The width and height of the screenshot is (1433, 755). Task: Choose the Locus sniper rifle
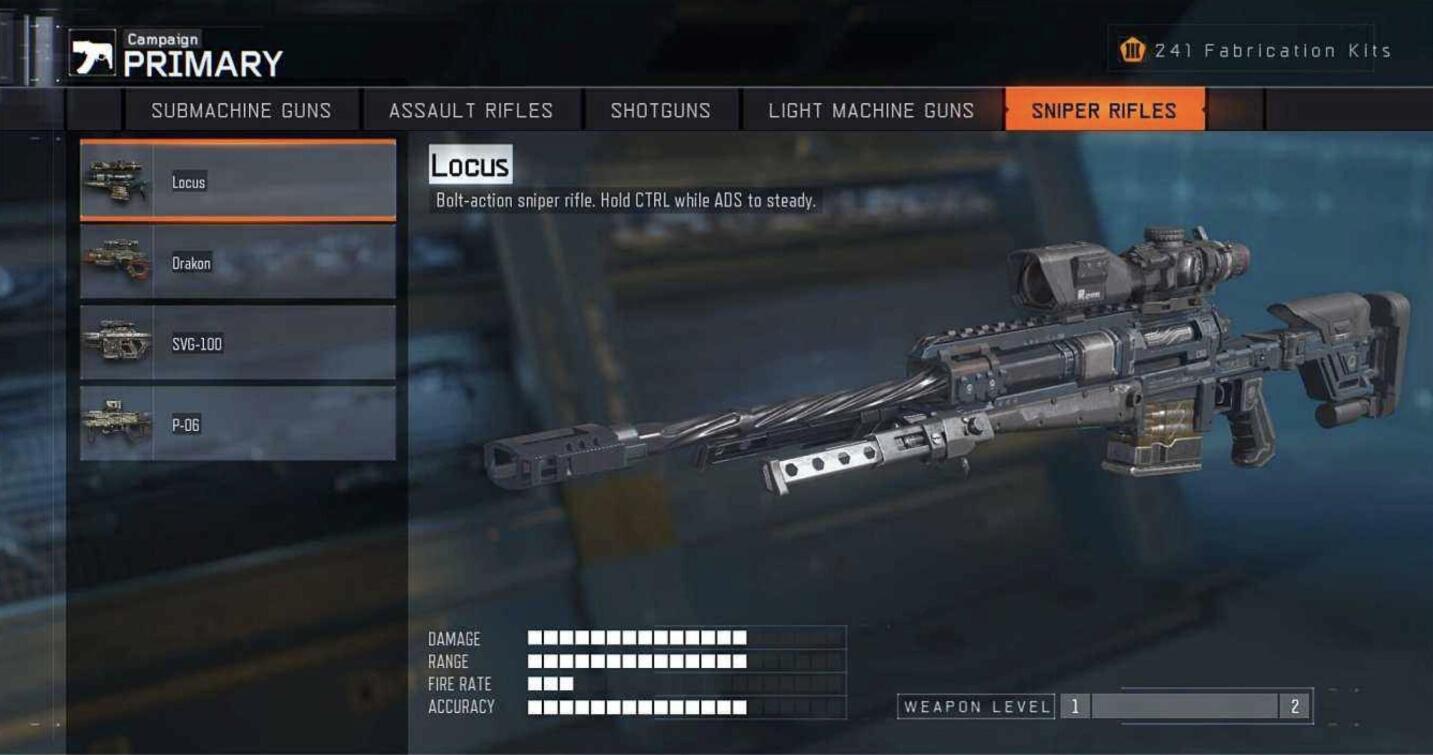(x=238, y=182)
